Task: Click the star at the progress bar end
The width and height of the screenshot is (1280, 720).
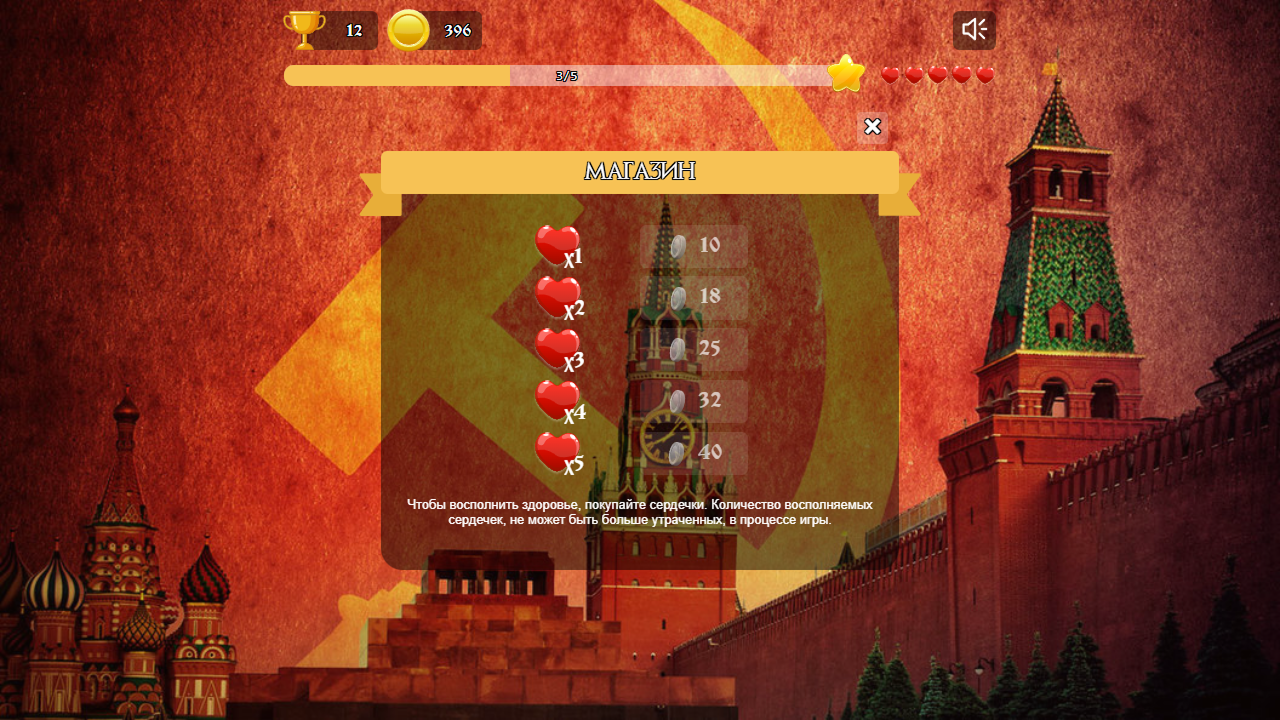Action: coord(845,72)
